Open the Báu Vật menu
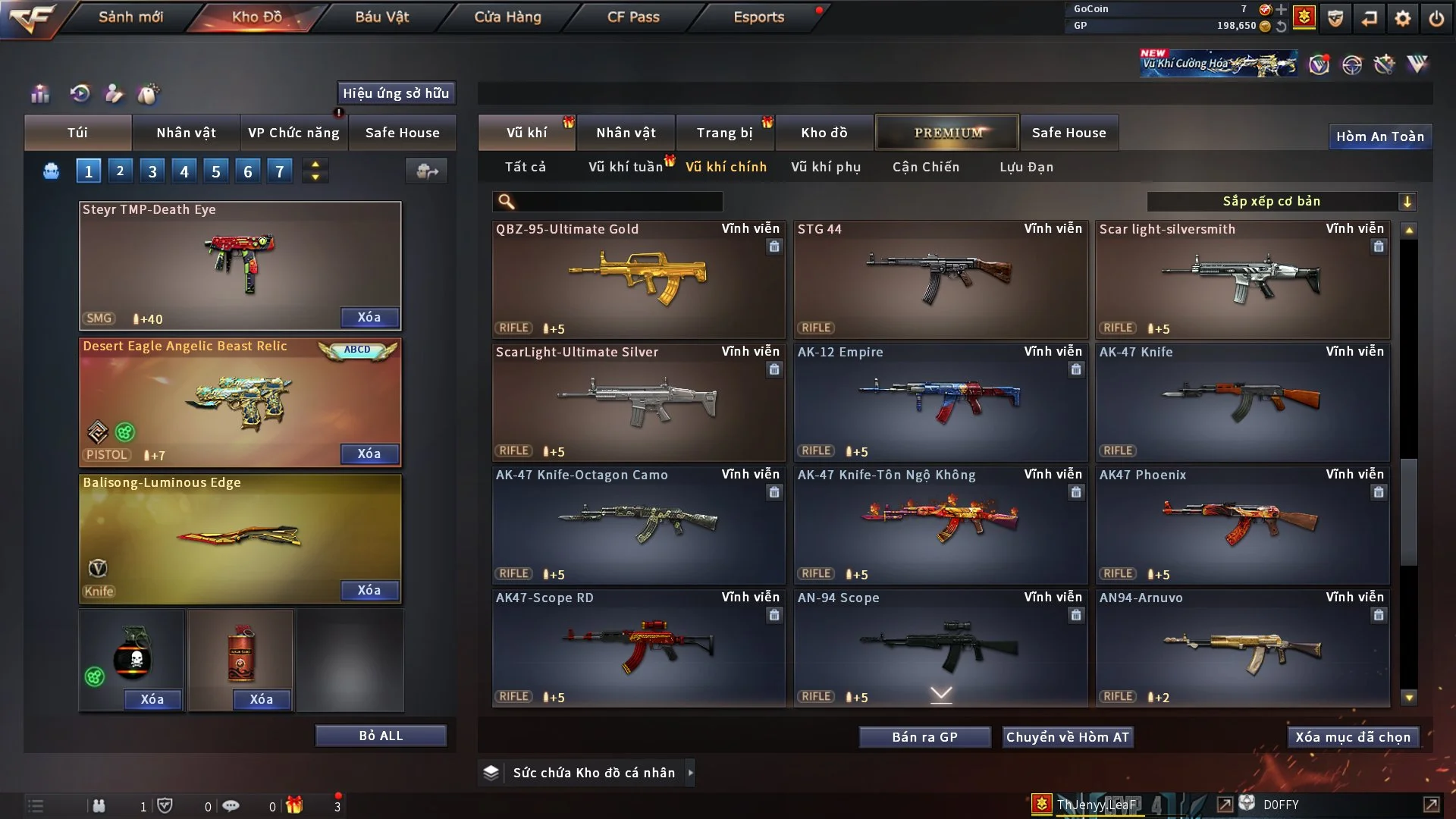The height and width of the screenshot is (819, 1456). pyautogui.click(x=381, y=17)
